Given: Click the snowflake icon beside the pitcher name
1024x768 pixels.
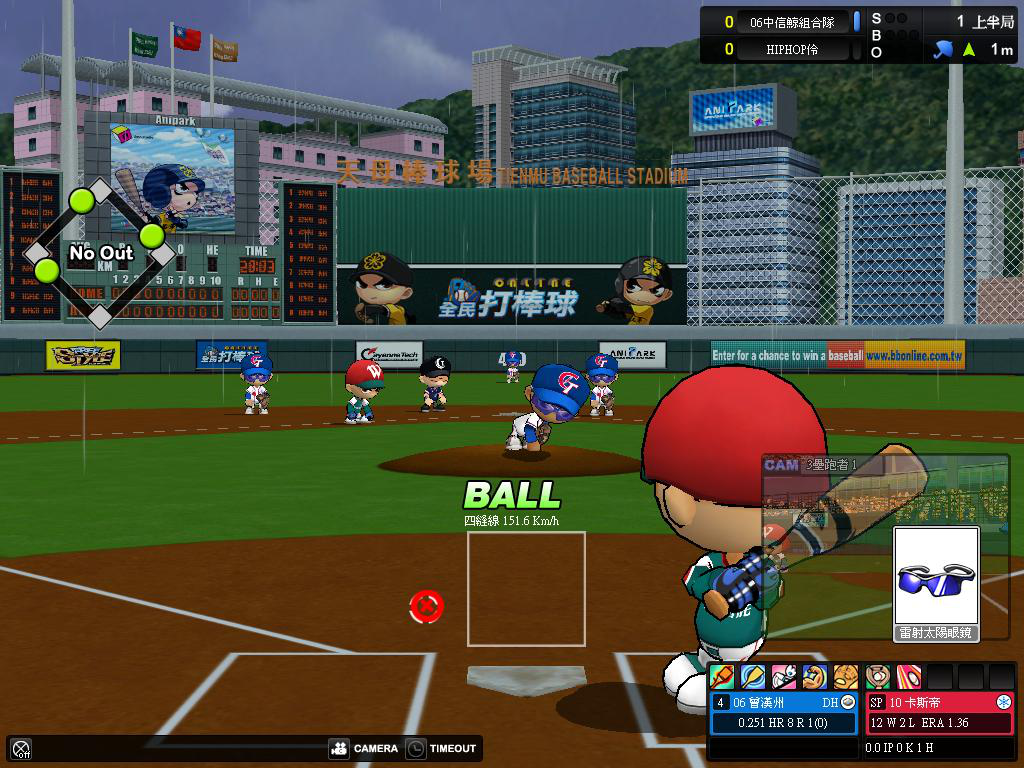Looking at the screenshot, I should pos(1004,702).
